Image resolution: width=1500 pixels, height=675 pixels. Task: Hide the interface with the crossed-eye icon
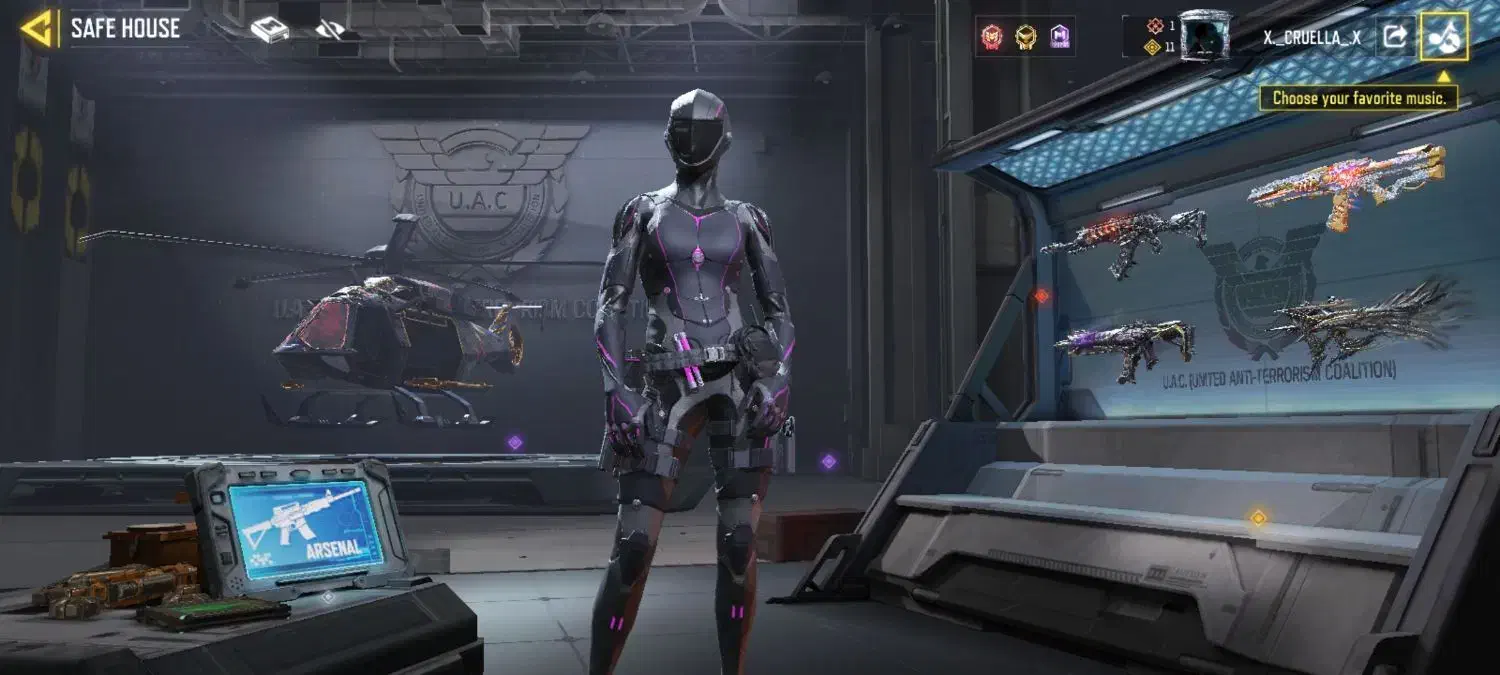click(x=330, y=30)
